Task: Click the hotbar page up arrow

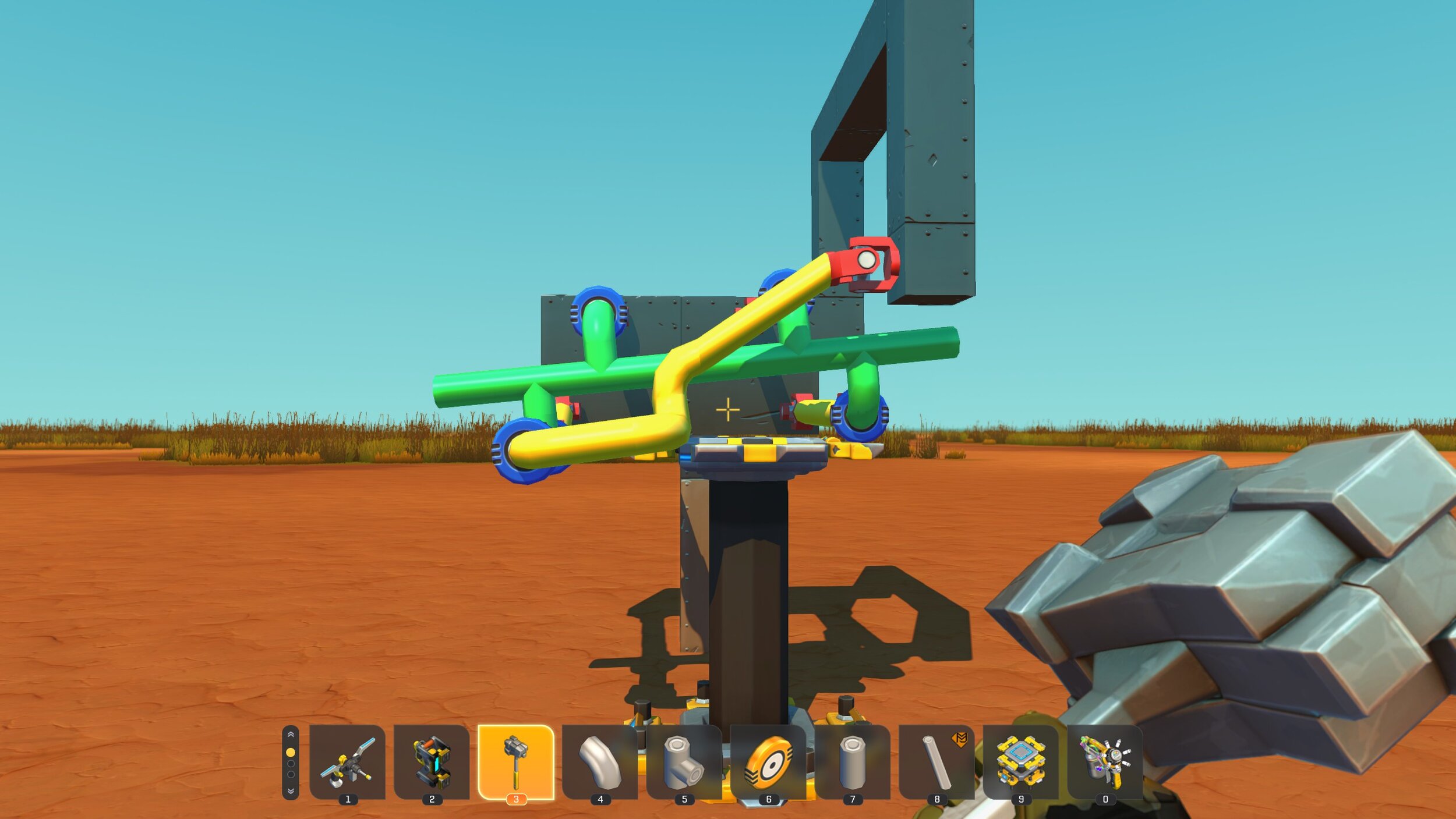Action: click(291, 735)
